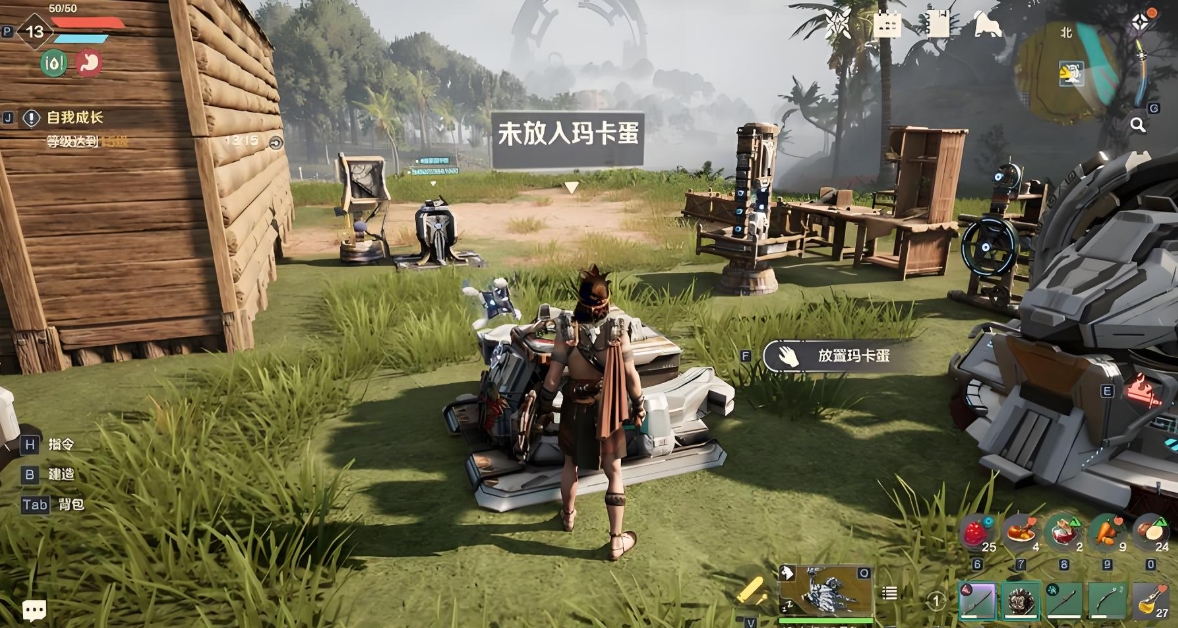Click the active creature portrait

click(x=825, y=590)
